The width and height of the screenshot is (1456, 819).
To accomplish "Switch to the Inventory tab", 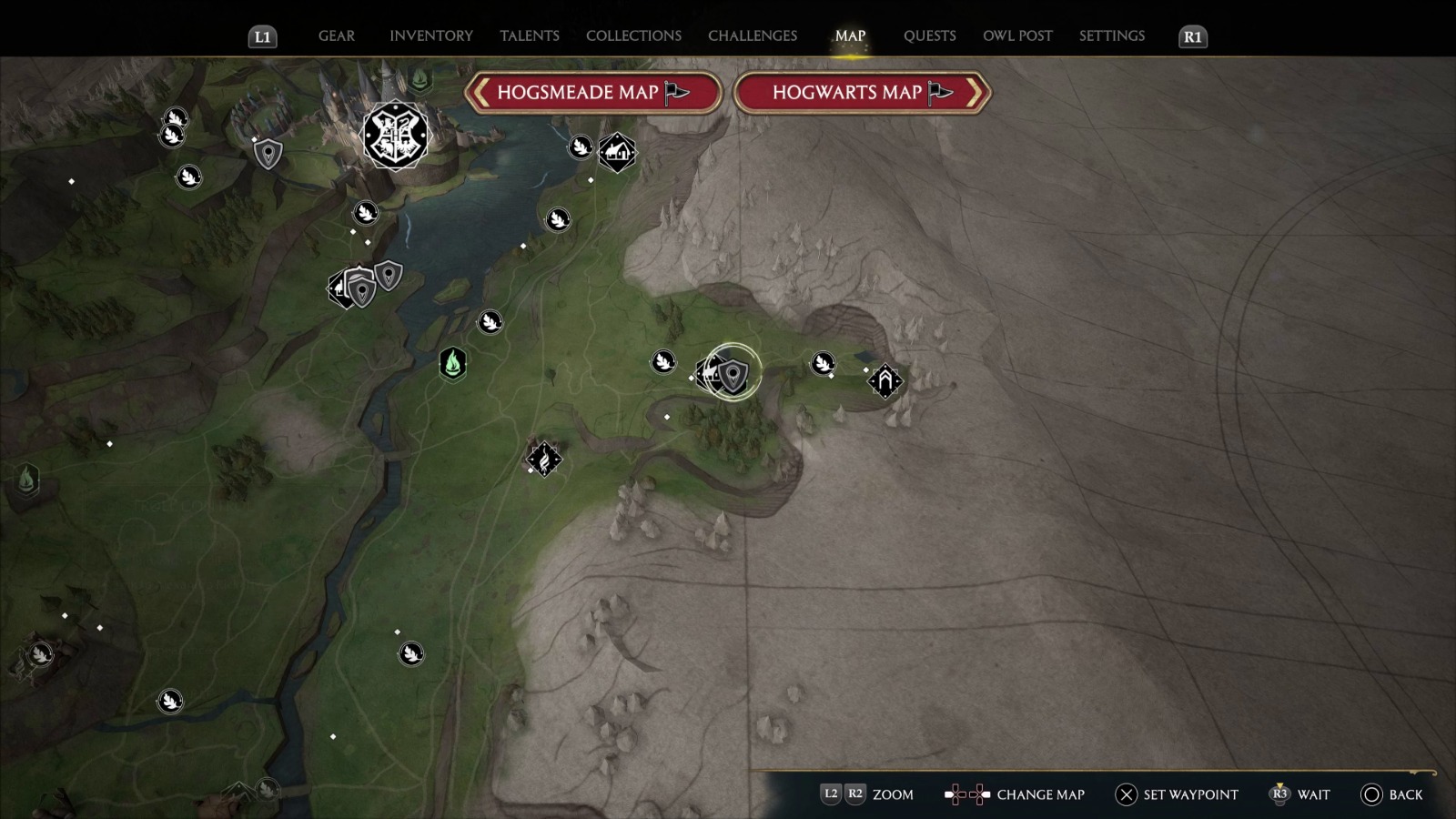I will (x=430, y=36).
